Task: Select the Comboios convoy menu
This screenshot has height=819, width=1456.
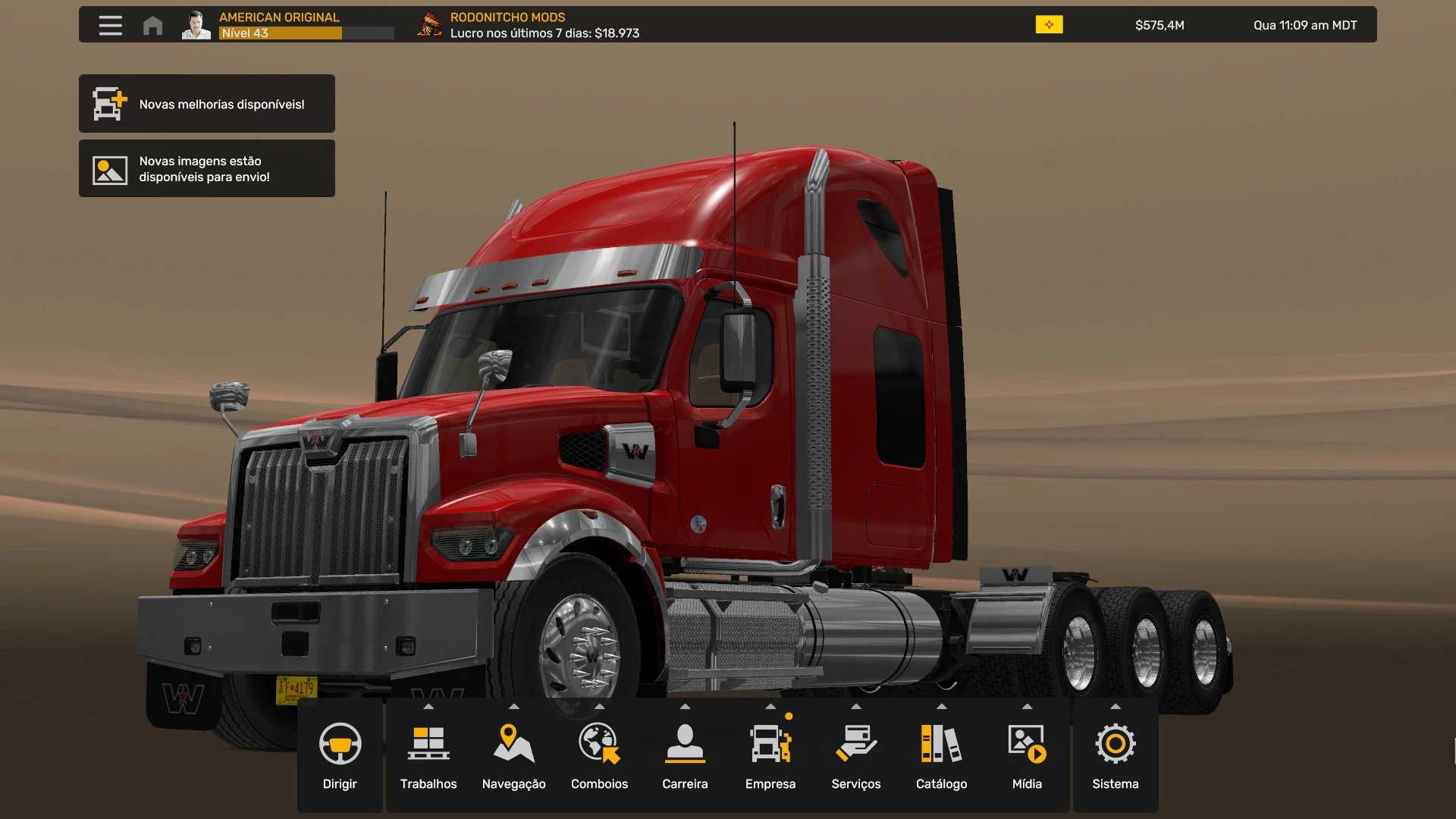Action: point(600,756)
